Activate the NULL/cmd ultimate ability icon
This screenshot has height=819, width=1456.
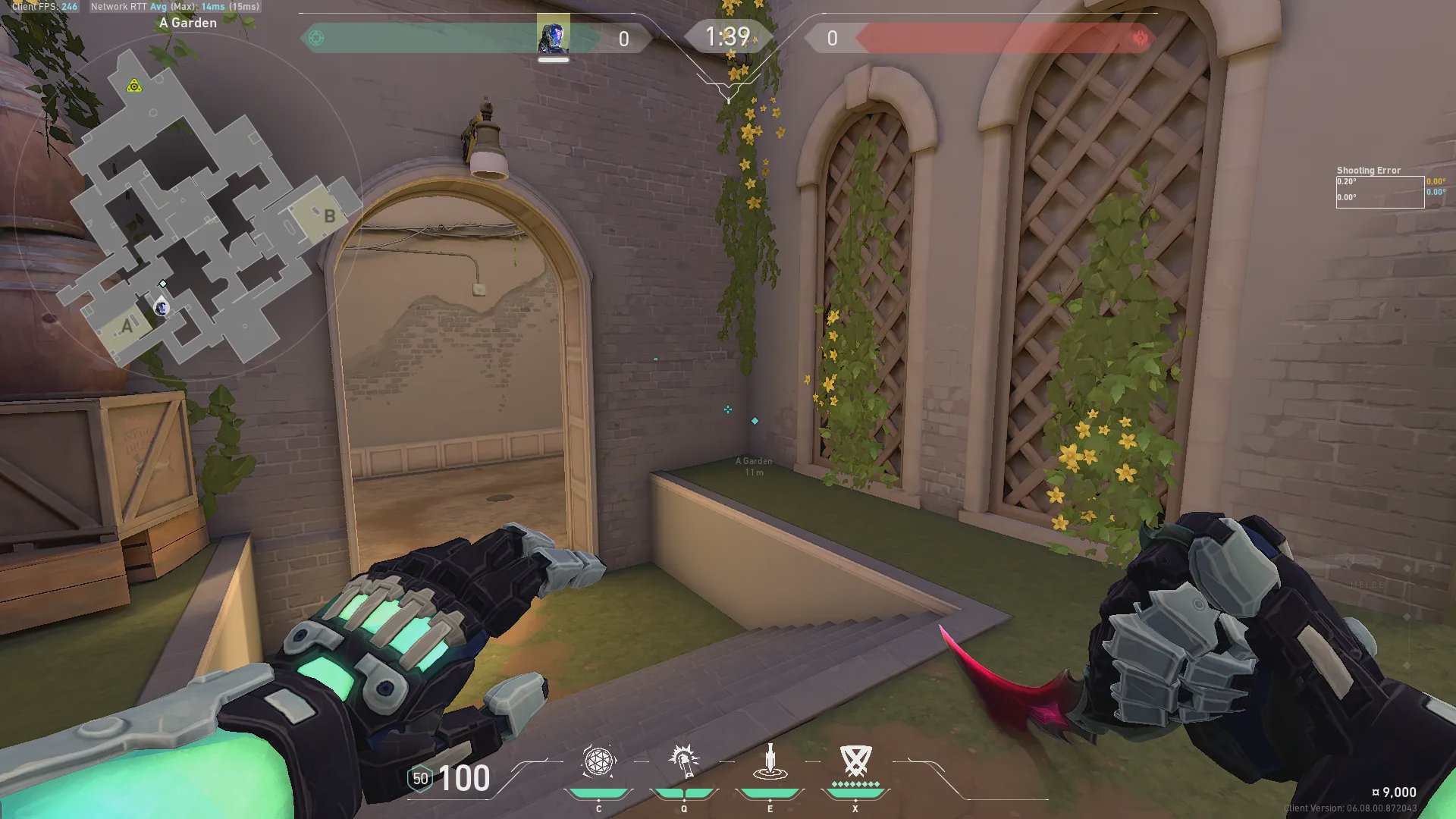855,760
